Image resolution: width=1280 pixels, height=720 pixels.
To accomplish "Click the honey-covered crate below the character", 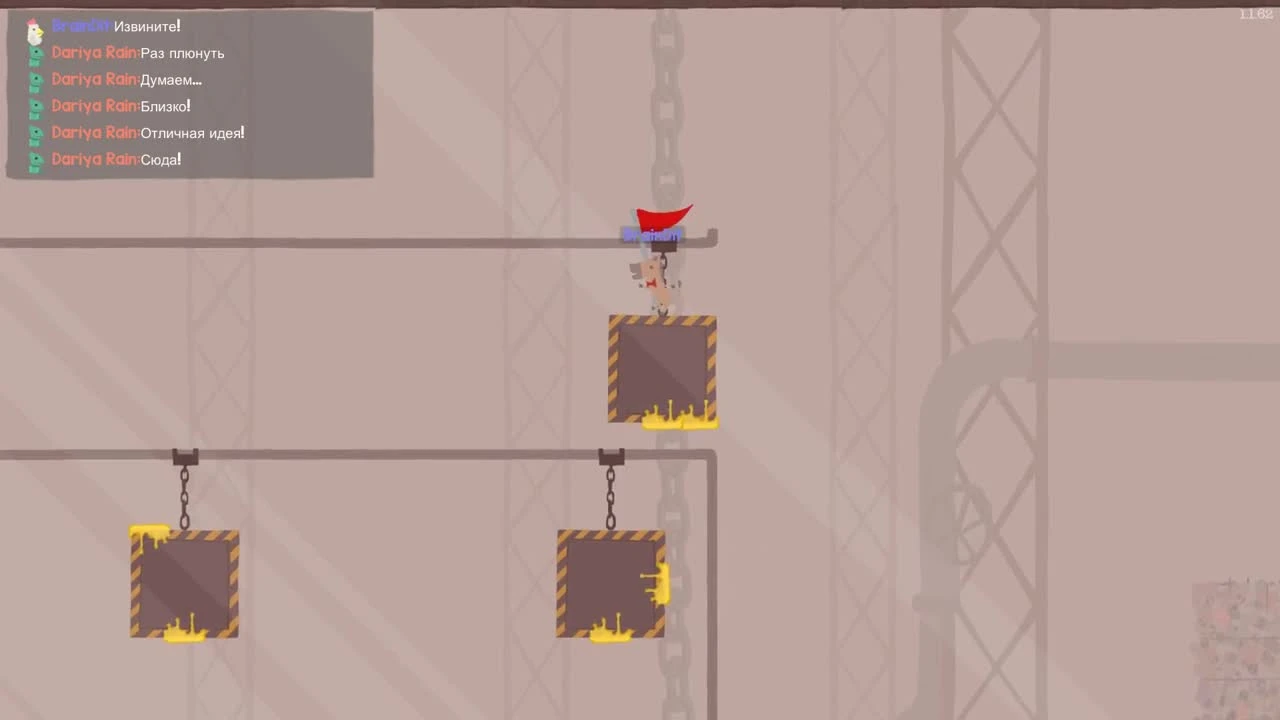I will [x=663, y=370].
